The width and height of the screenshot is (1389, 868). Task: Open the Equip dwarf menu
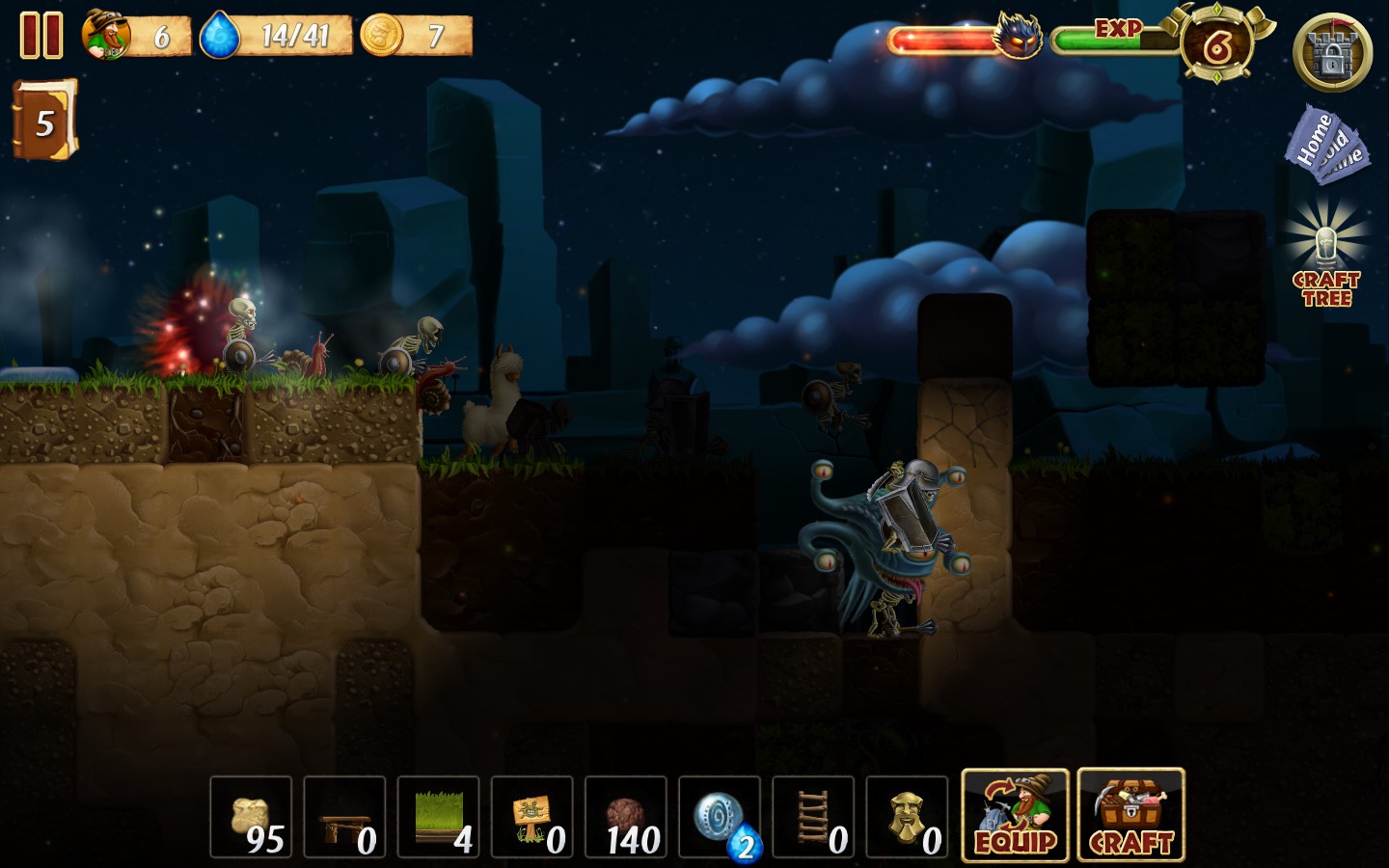[x=1015, y=815]
